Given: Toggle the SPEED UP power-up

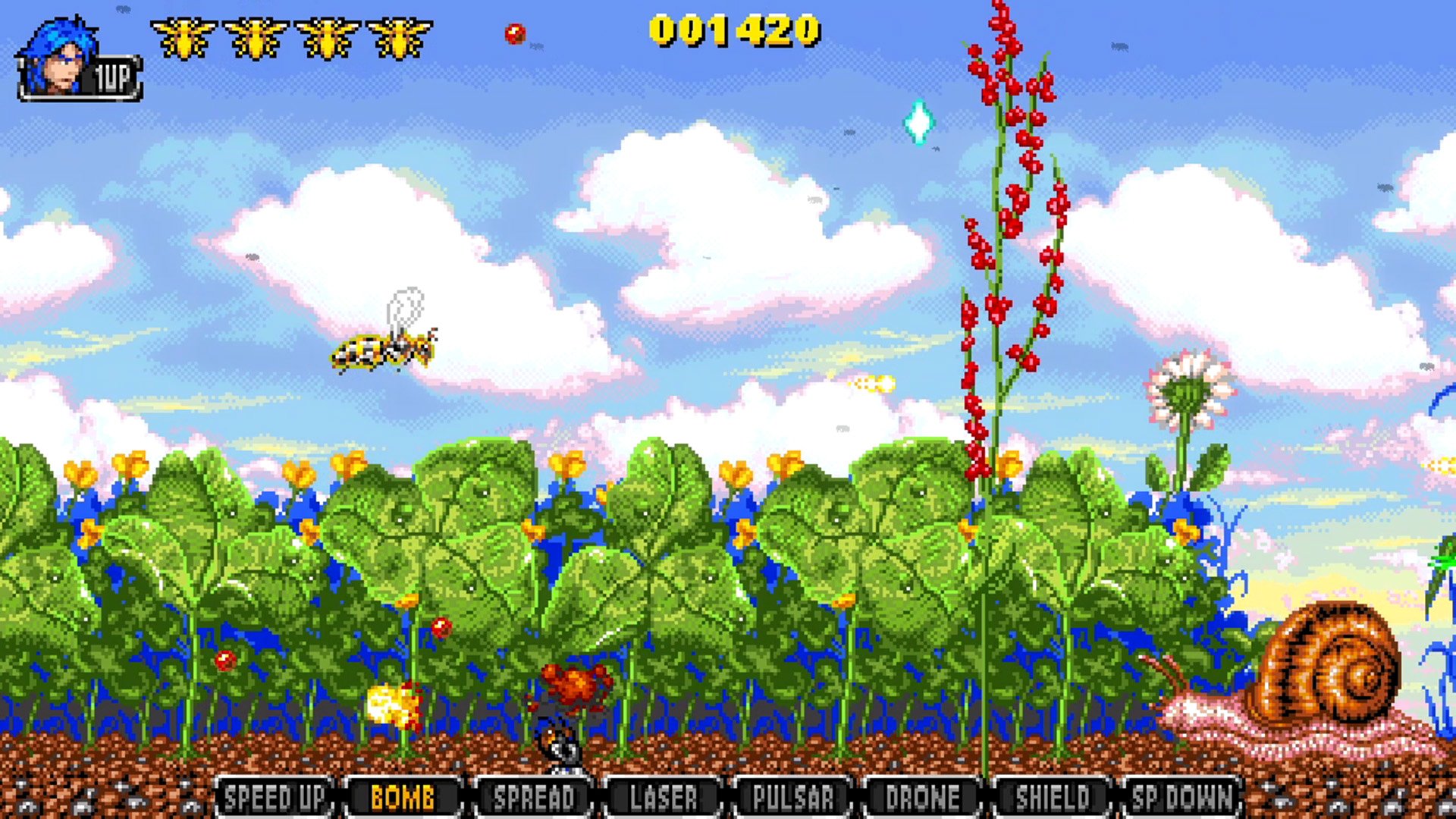Looking at the screenshot, I should pos(276,797).
